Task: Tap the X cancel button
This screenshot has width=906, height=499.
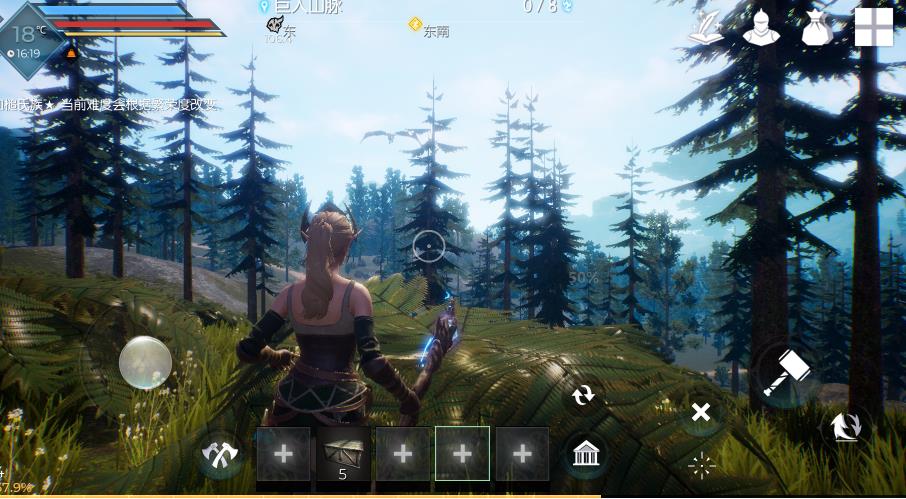Action: pyautogui.click(x=701, y=411)
